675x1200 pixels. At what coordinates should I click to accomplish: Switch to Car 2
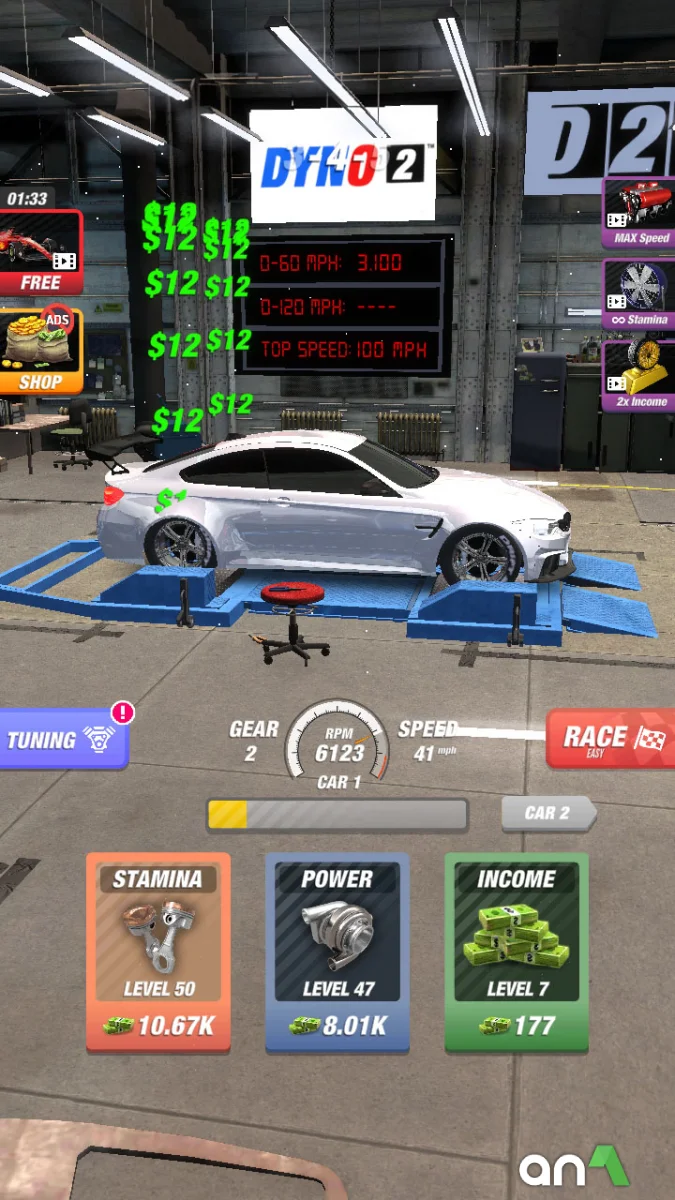coord(547,813)
